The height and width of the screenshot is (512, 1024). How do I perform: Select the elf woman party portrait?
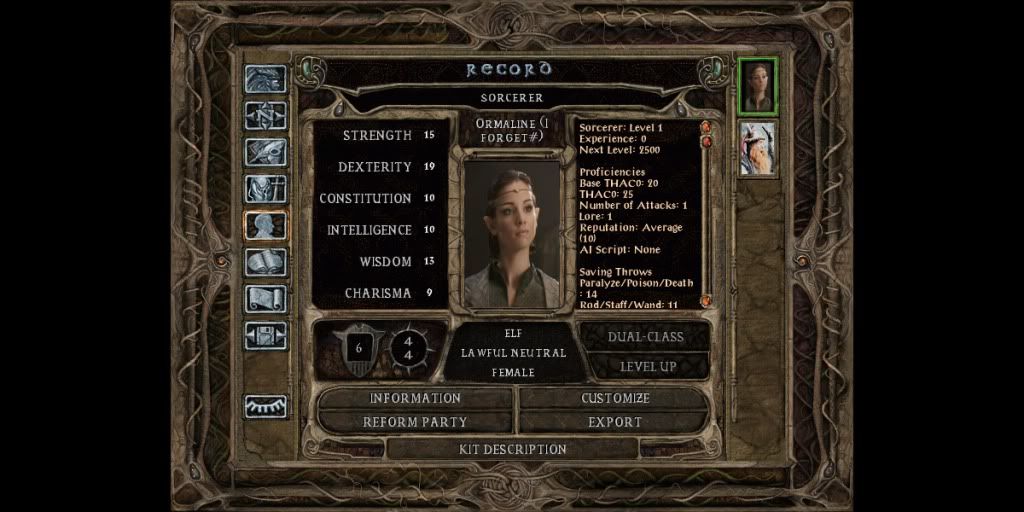point(757,86)
